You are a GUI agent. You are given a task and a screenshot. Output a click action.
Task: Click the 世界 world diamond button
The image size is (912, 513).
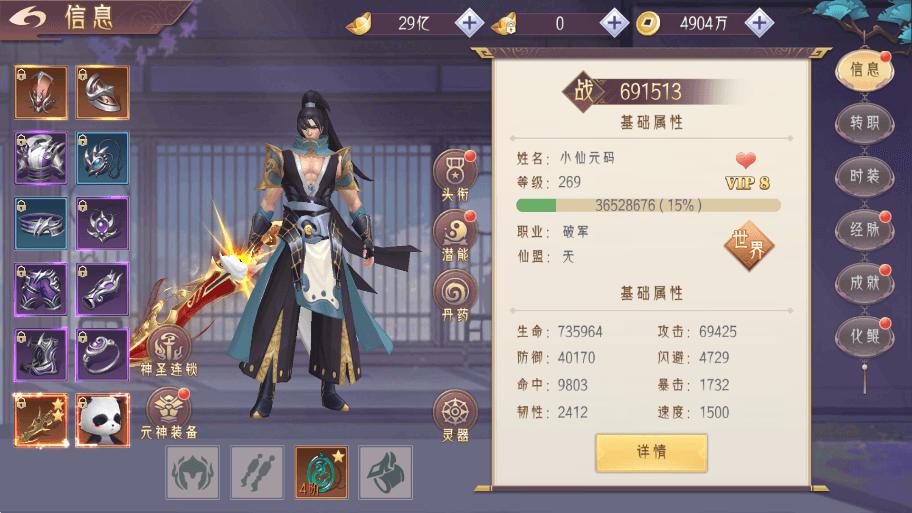(x=749, y=247)
